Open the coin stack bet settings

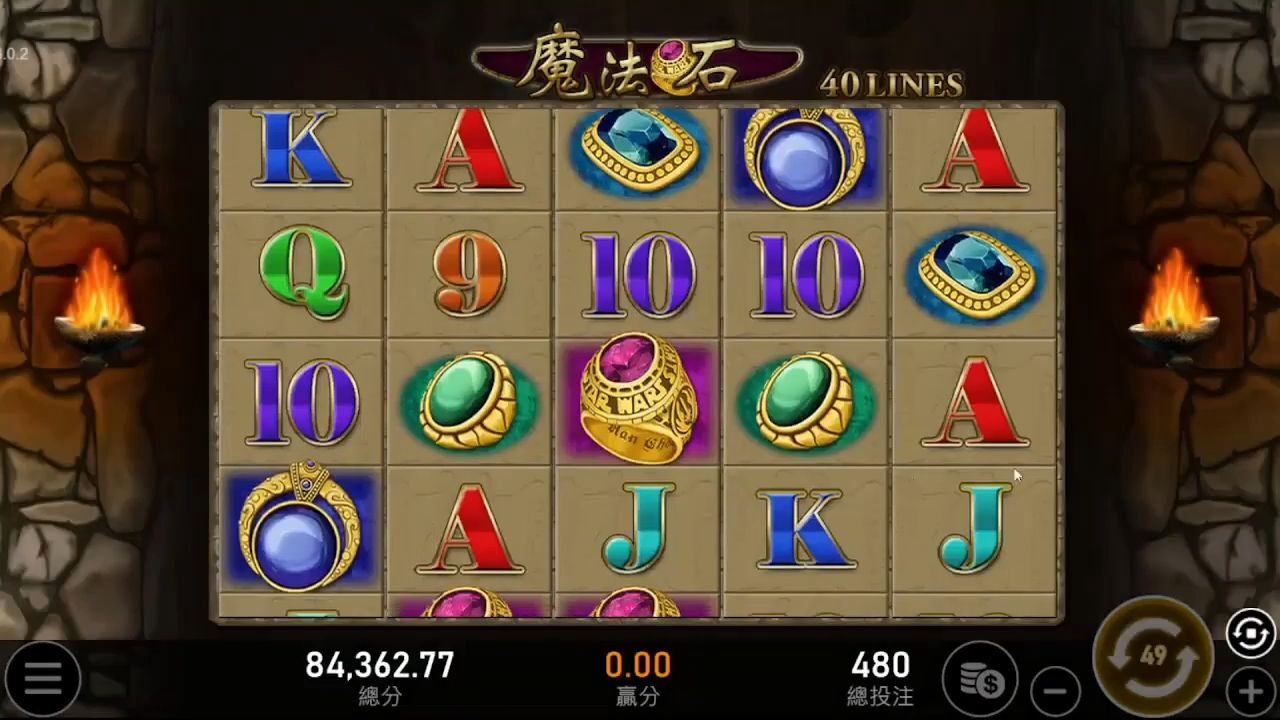click(980, 680)
